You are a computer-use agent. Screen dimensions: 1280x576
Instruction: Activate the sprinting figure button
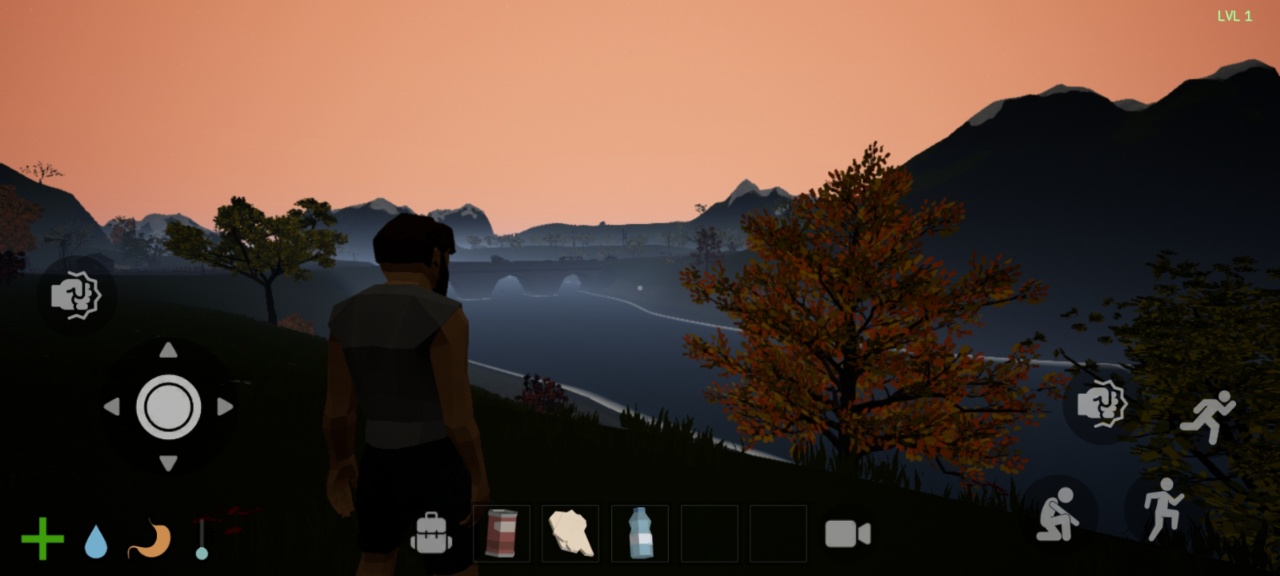click(x=1208, y=416)
